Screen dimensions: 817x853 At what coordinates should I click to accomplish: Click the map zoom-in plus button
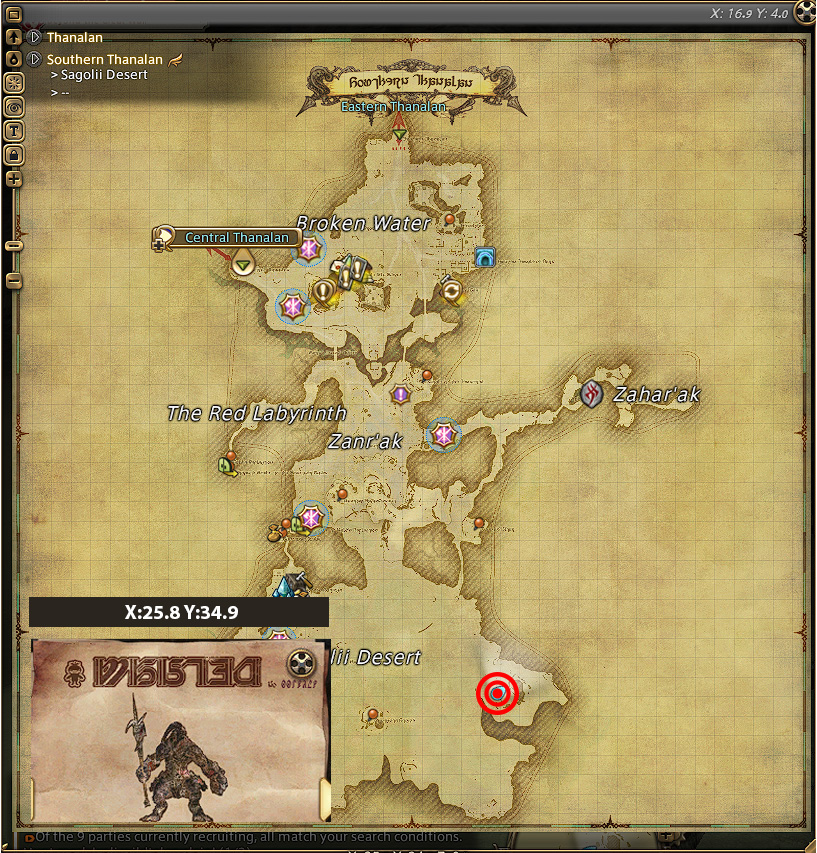point(14,180)
